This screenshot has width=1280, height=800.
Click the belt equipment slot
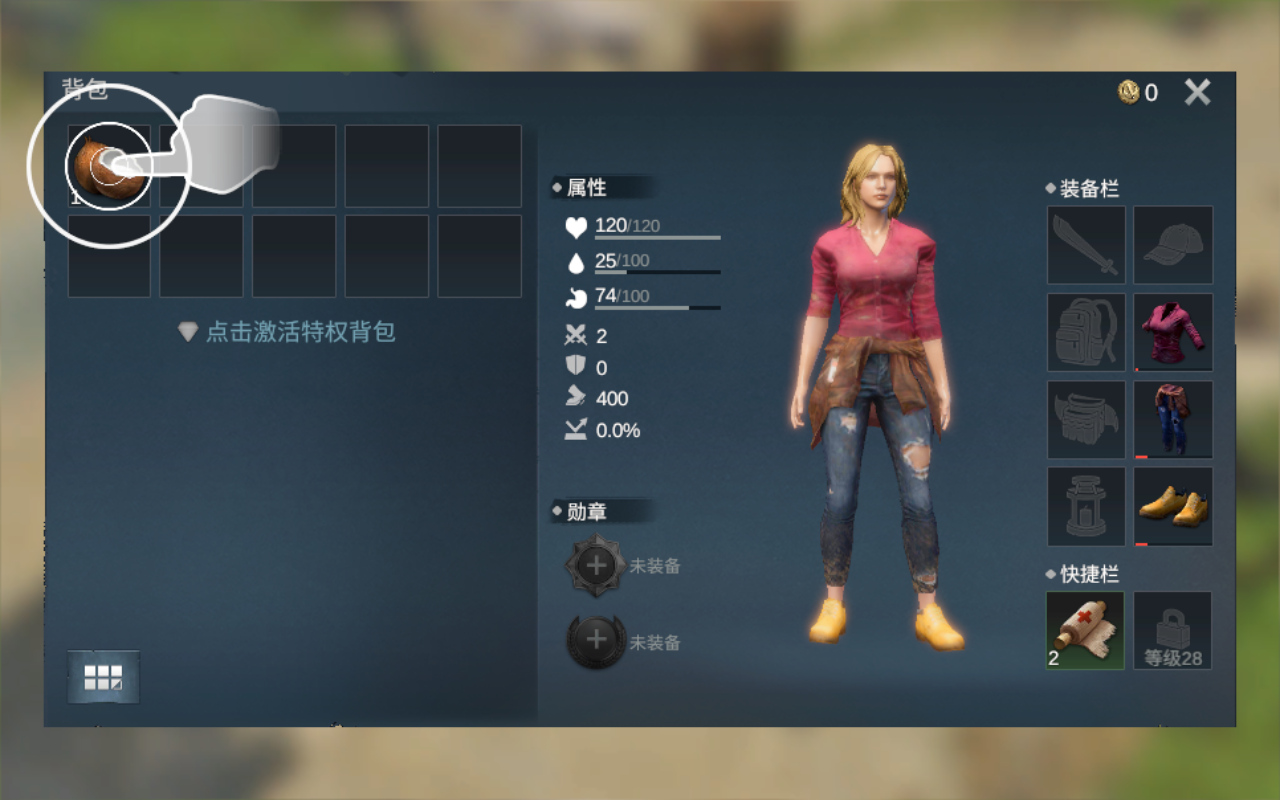(x=1085, y=419)
